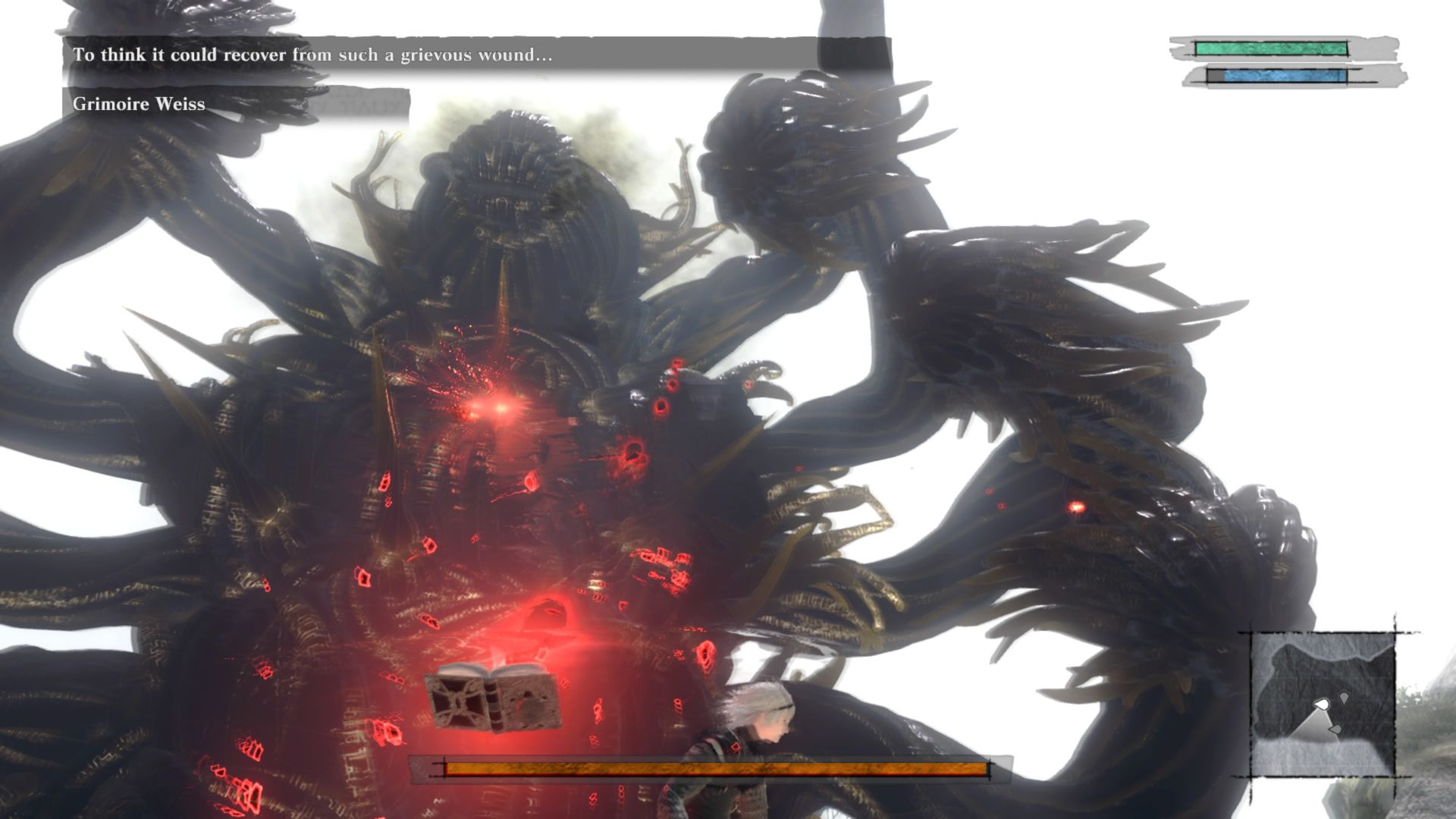Toggle the green health bar display
This screenshot has width=1456, height=819.
1270,49
